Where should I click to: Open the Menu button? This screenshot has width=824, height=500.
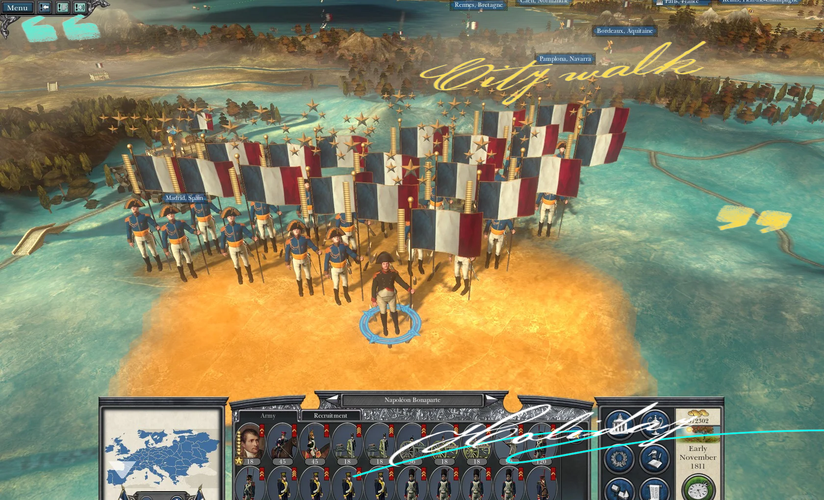point(17,8)
